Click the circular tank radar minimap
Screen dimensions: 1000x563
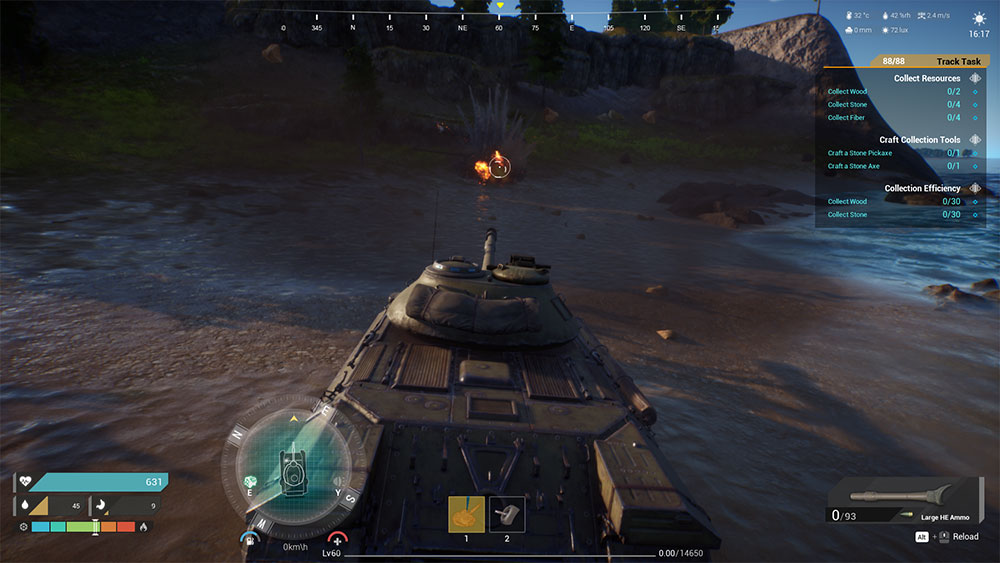point(294,463)
